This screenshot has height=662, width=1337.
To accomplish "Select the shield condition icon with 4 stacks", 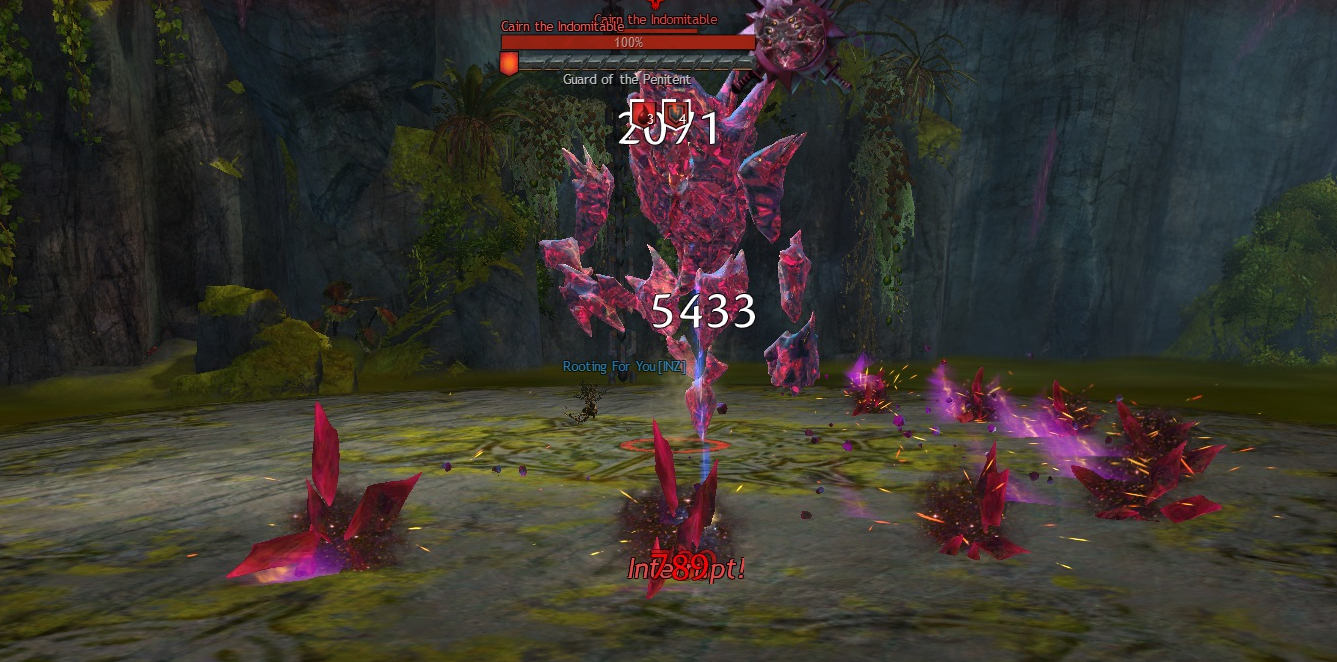I will click(x=678, y=114).
